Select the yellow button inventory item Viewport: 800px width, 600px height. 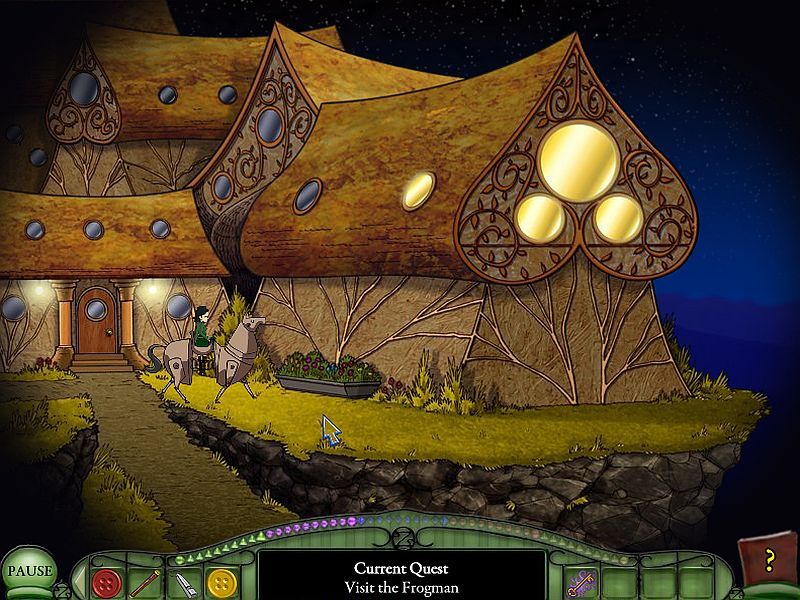220,581
